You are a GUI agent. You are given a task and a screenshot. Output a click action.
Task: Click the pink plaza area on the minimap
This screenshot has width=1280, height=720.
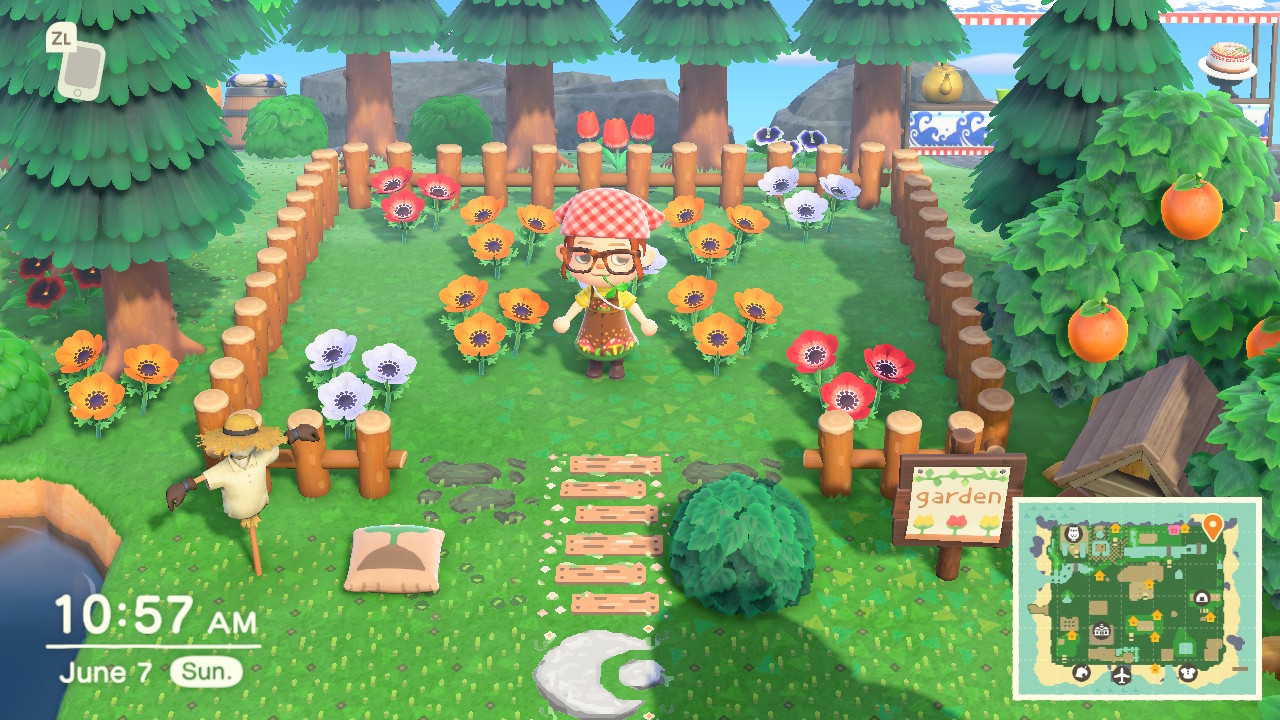(1174, 528)
